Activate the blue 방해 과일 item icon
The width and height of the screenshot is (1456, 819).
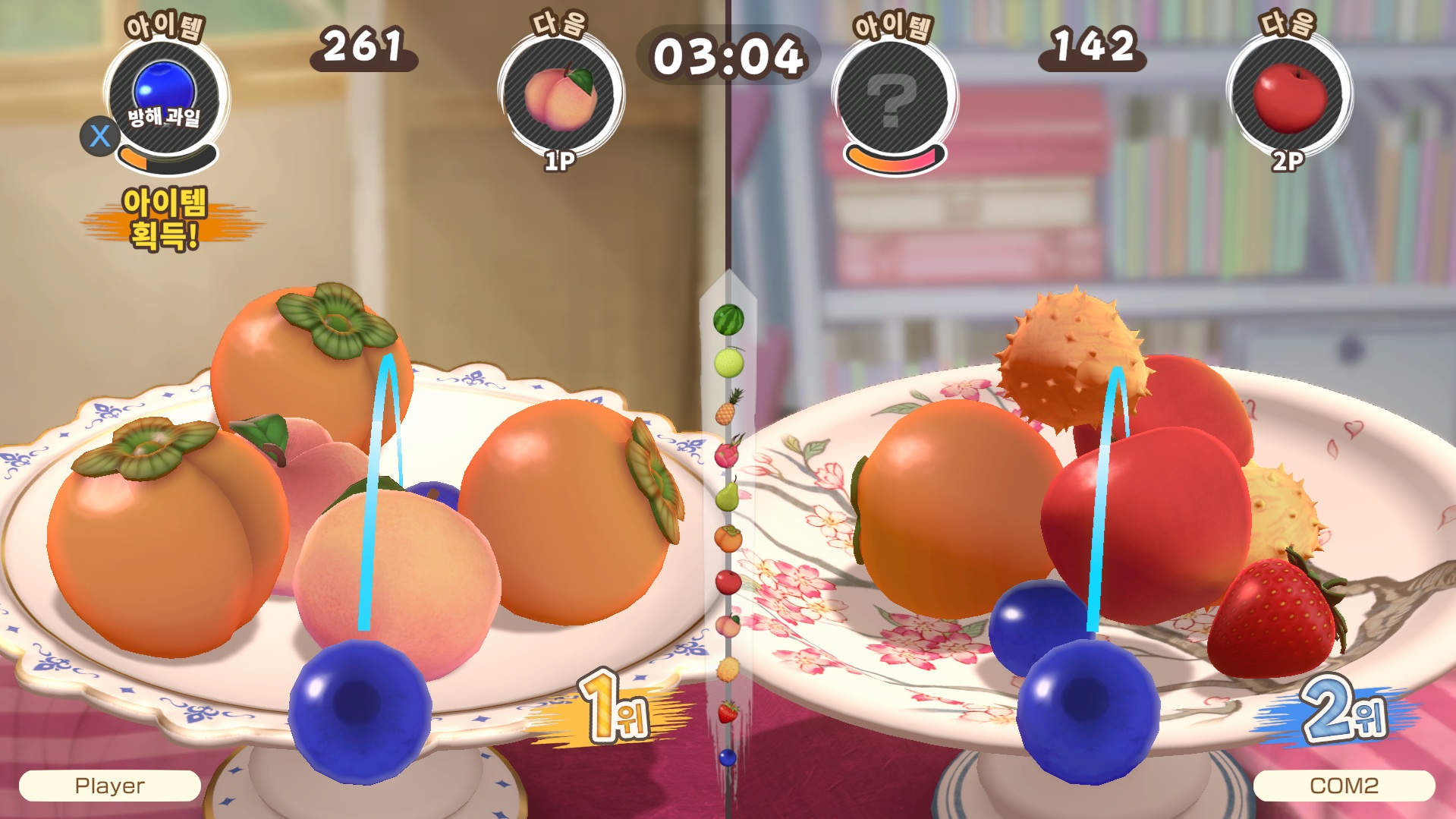click(x=165, y=95)
